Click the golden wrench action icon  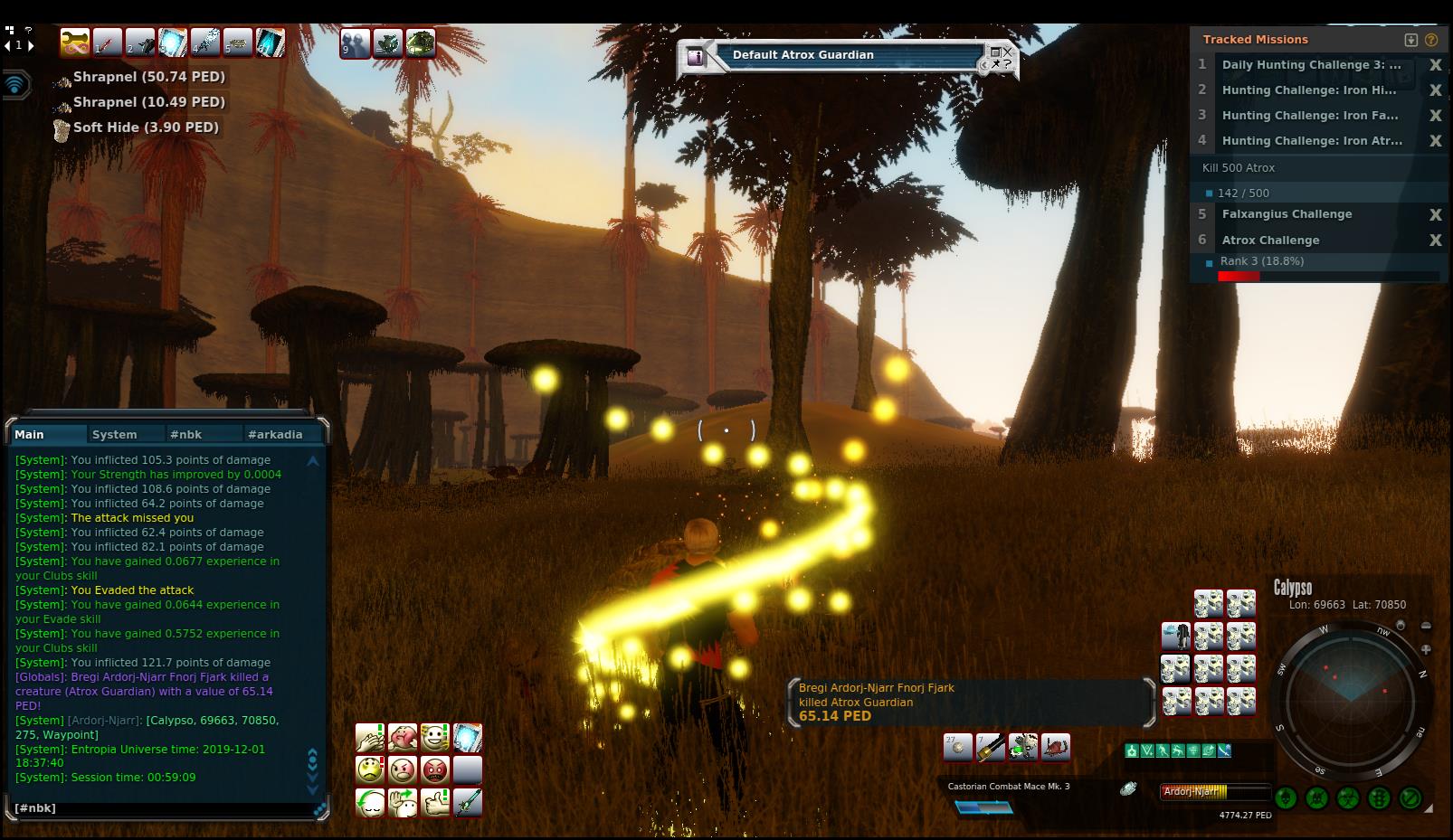[x=75, y=42]
